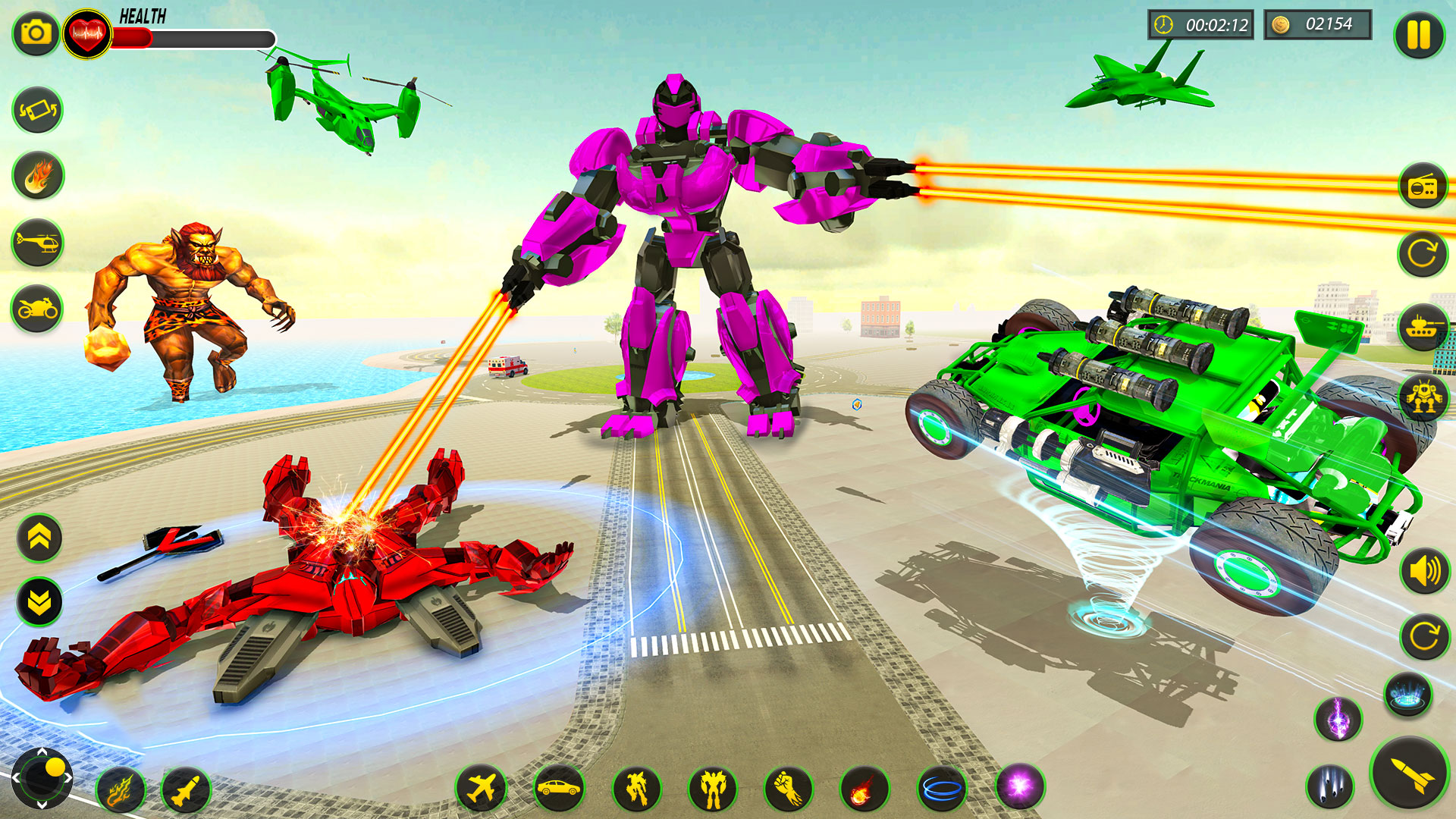
Task: Take a screenshot with camera button
Action: click(x=33, y=32)
